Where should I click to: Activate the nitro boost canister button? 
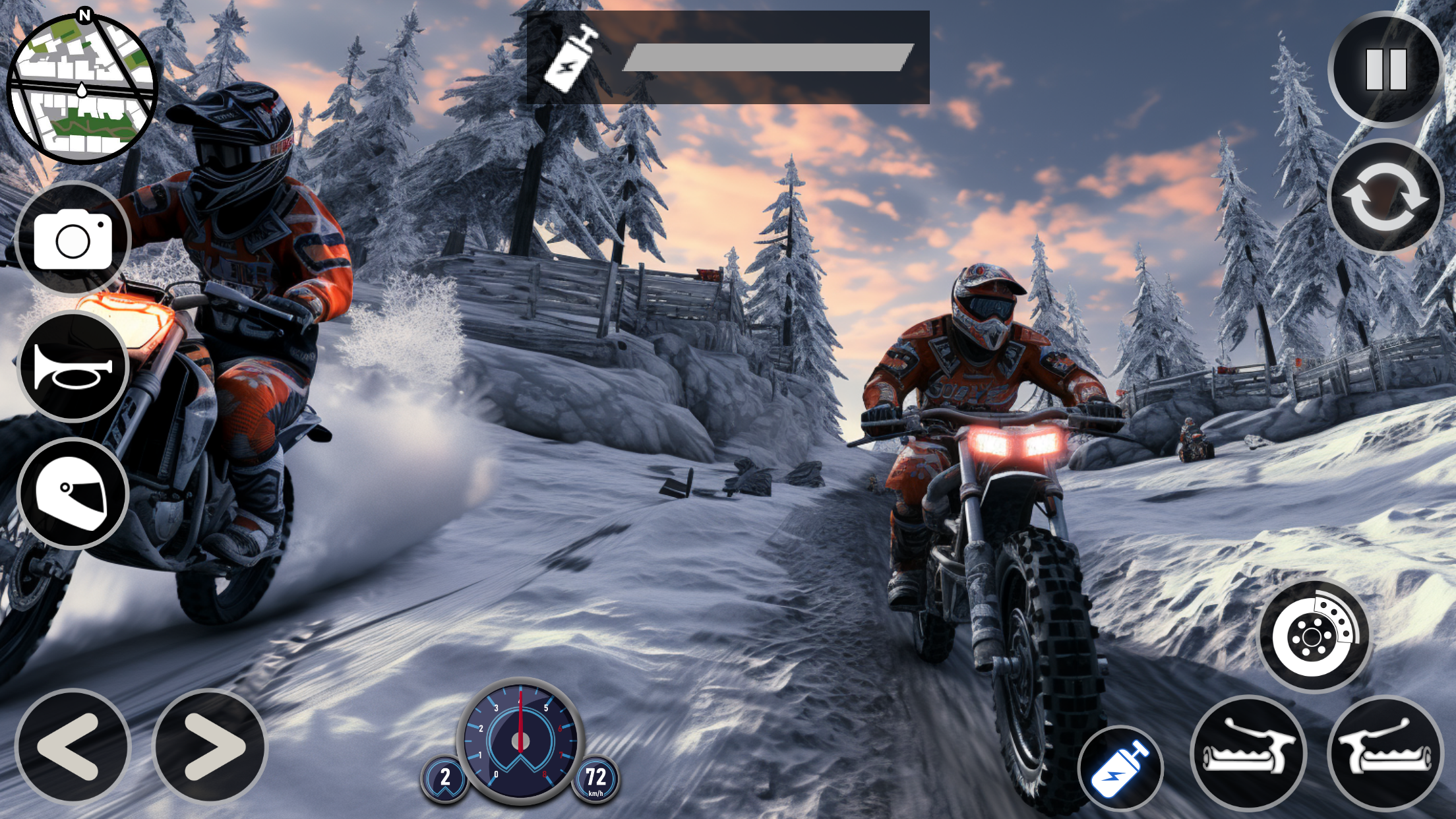(1120, 769)
